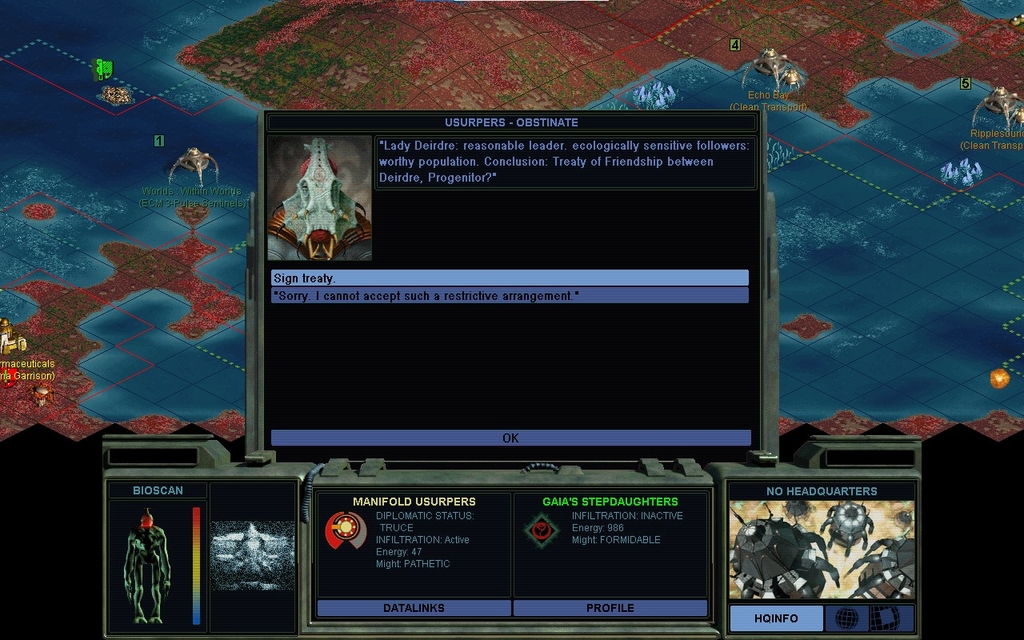Screen dimensions: 1024x640
Task: Click the Usurper leader portrait
Action: pyautogui.click(x=319, y=198)
